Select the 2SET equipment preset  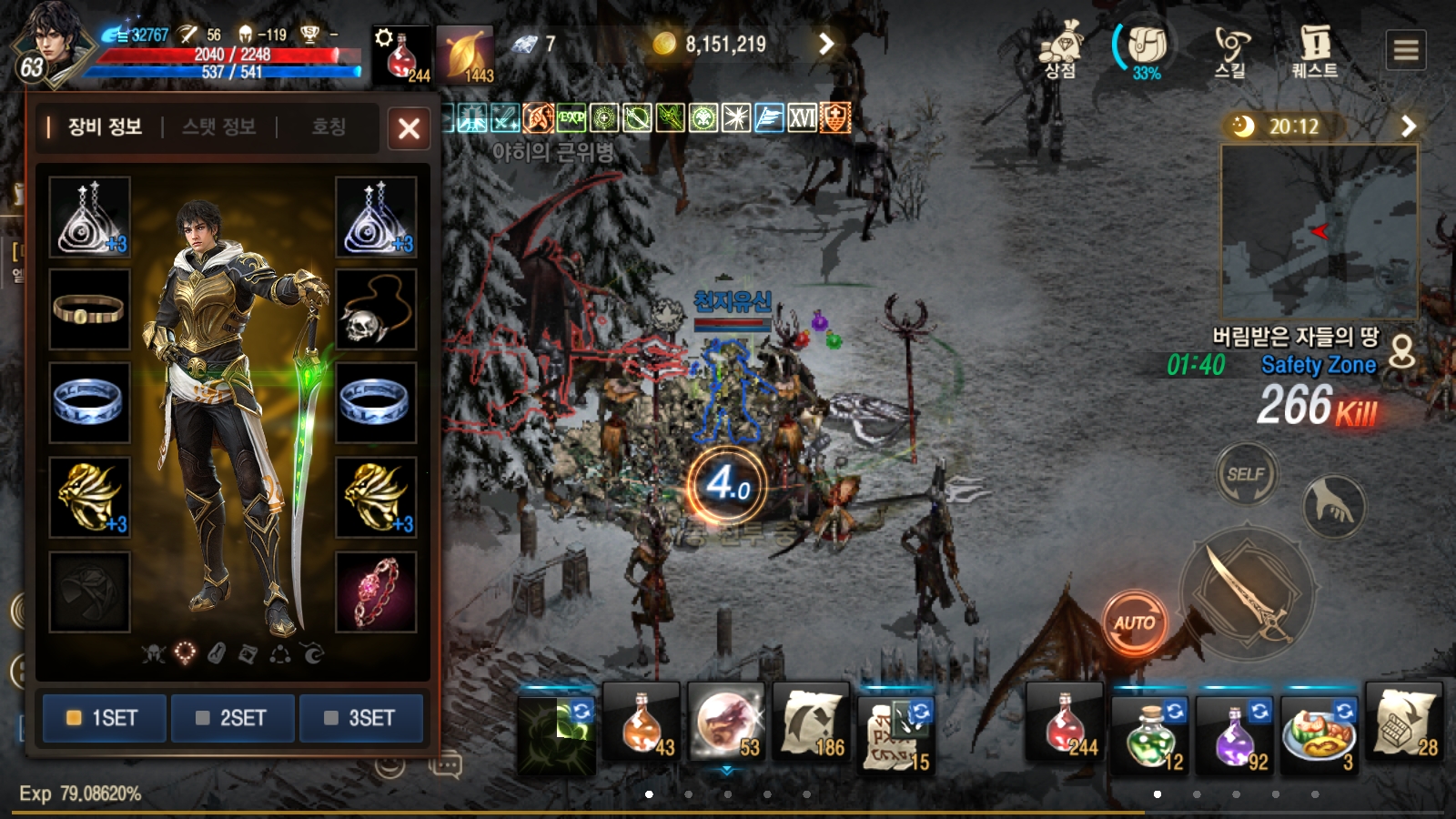[x=232, y=718]
